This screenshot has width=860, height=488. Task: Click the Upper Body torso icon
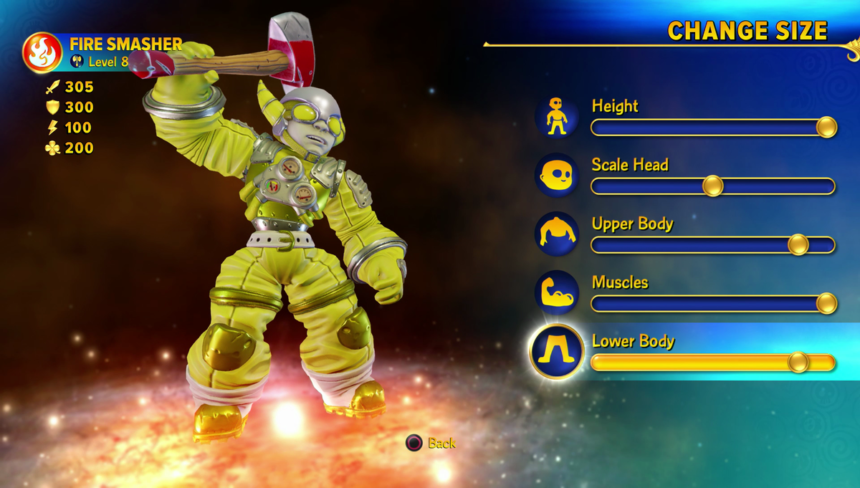pyautogui.click(x=557, y=234)
